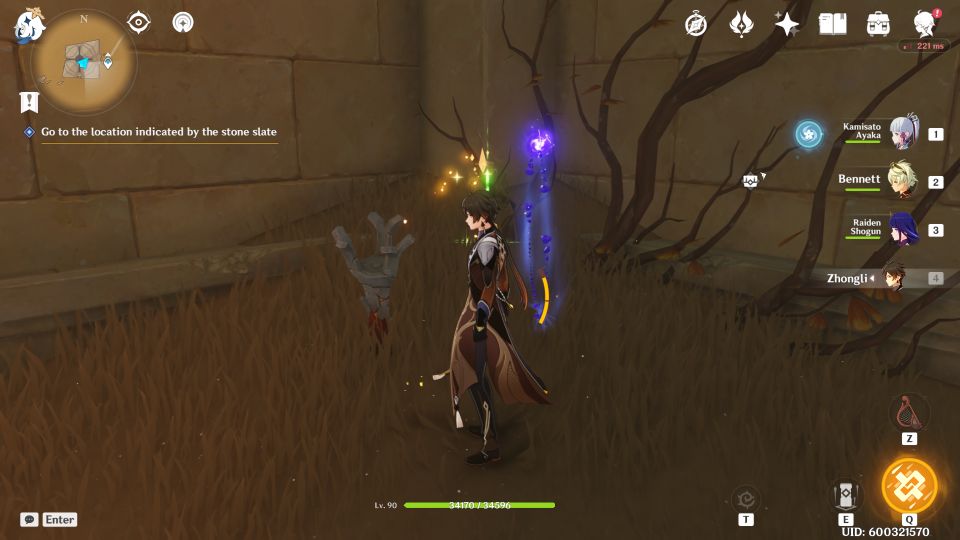960x540 pixels.
Task: Use the equipped gadget icon
Action: point(909,411)
